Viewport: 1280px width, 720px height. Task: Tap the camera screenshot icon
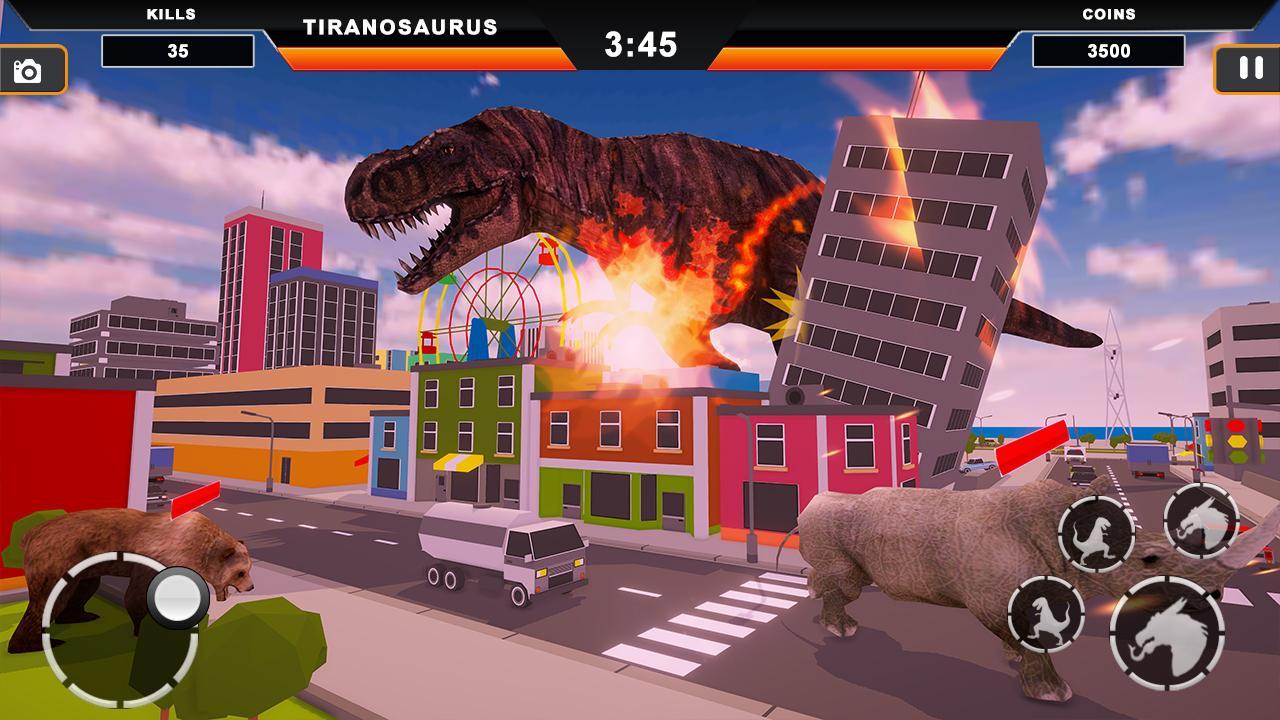tap(29, 68)
